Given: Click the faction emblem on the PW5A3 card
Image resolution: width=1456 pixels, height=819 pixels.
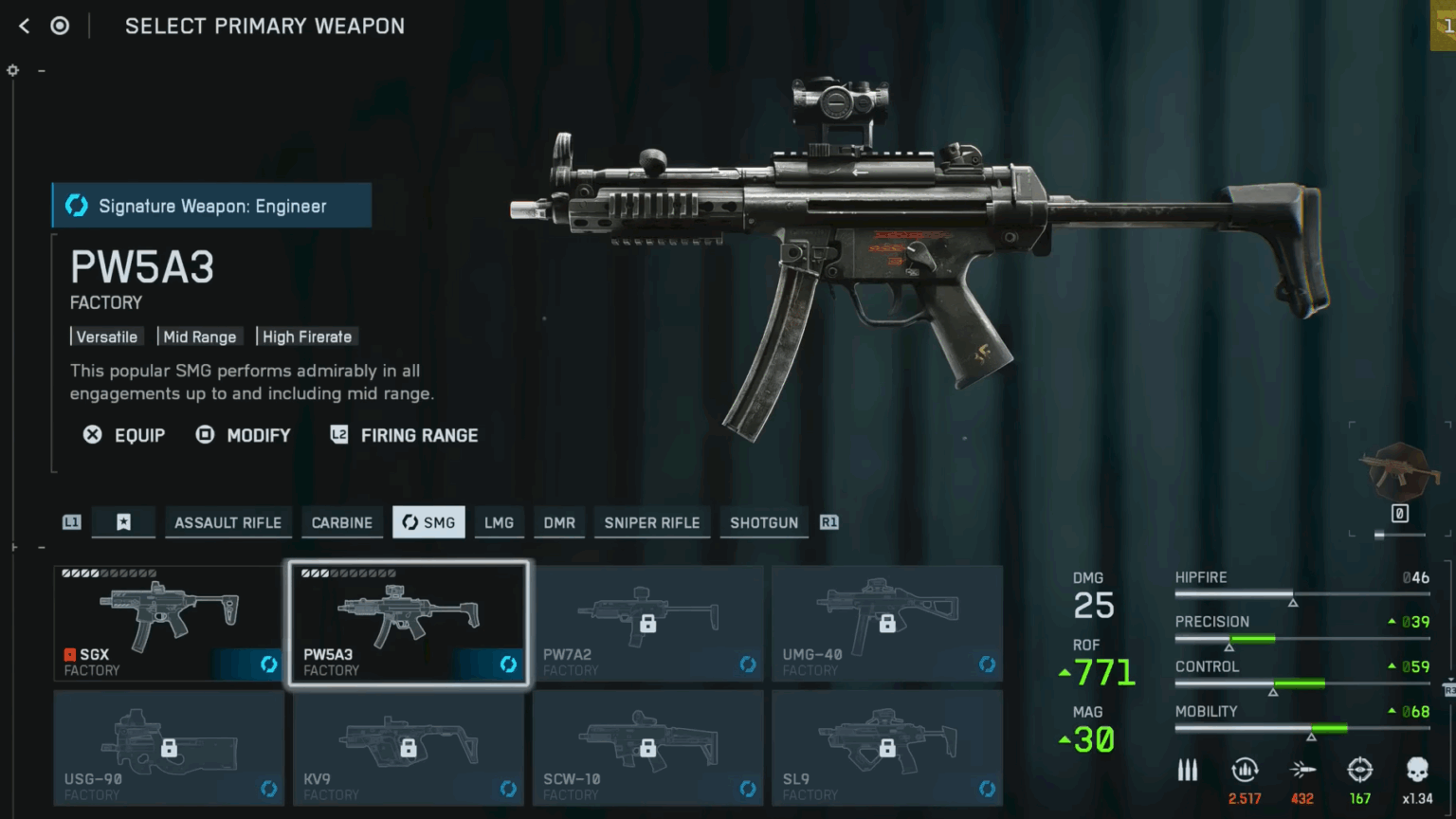Looking at the screenshot, I should [x=508, y=664].
